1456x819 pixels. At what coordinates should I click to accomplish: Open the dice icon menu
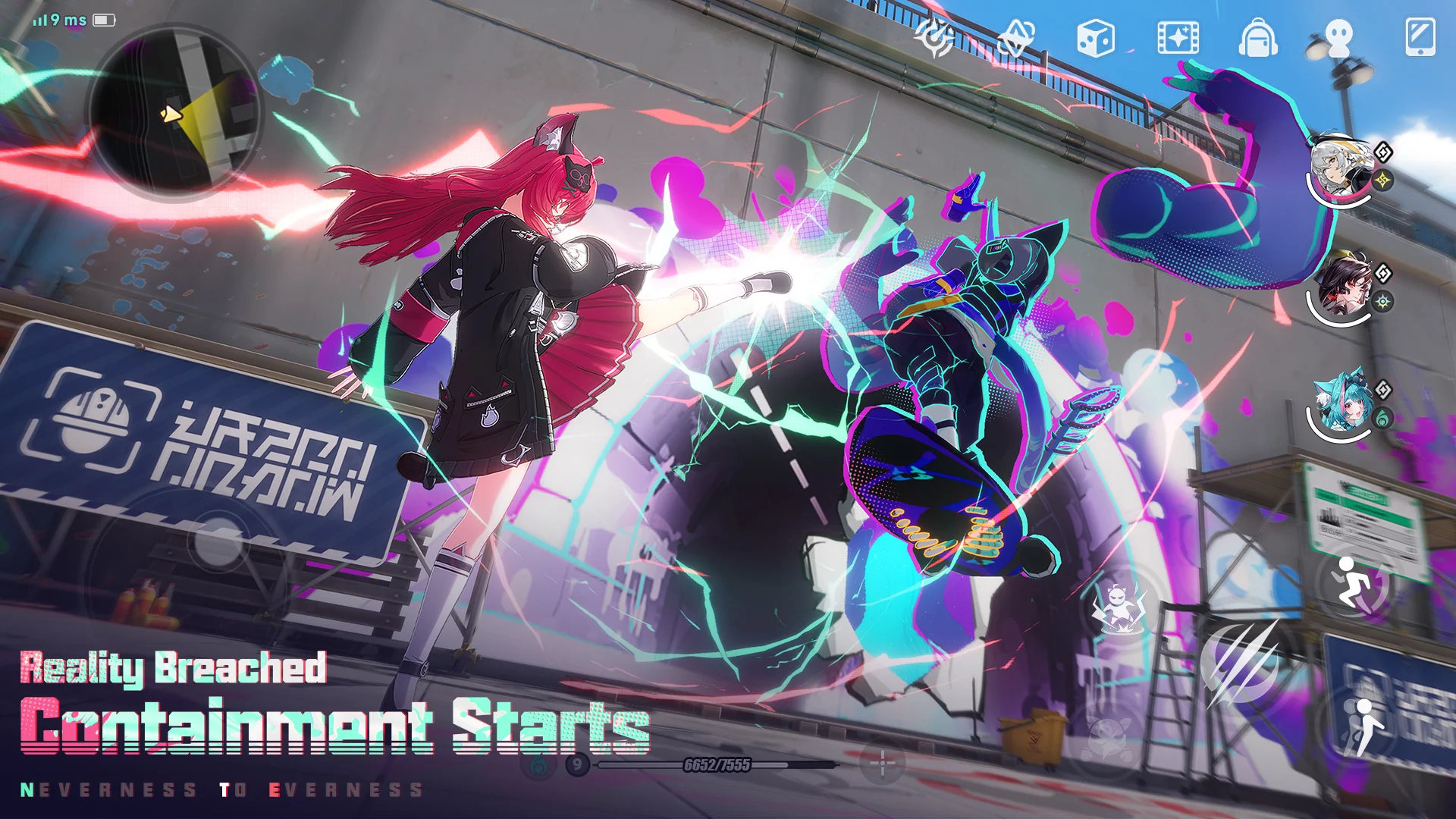1095,37
